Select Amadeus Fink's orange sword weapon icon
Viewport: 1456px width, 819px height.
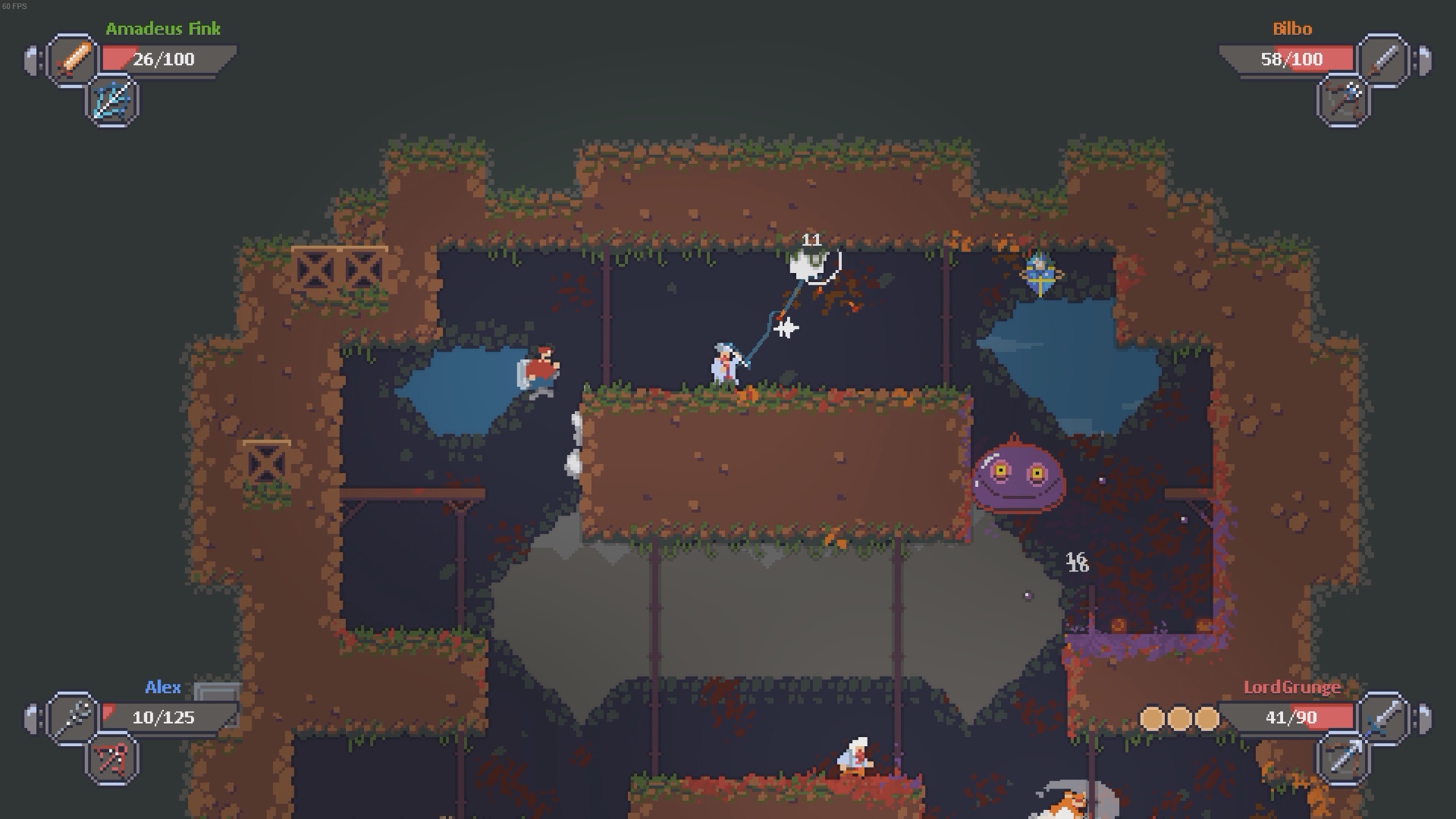(x=71, y=59)
